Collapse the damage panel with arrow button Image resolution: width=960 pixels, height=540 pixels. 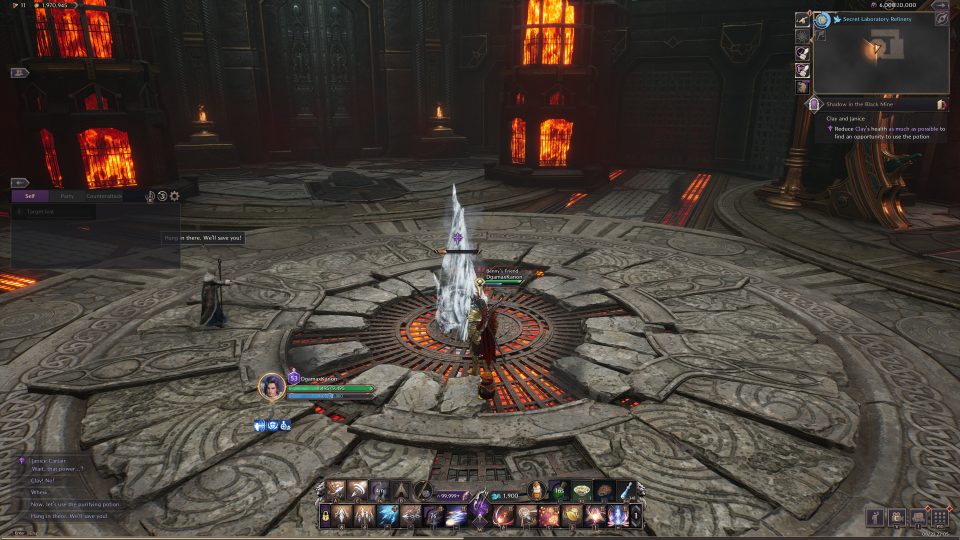pyautogui.click(x=19, y=183)
